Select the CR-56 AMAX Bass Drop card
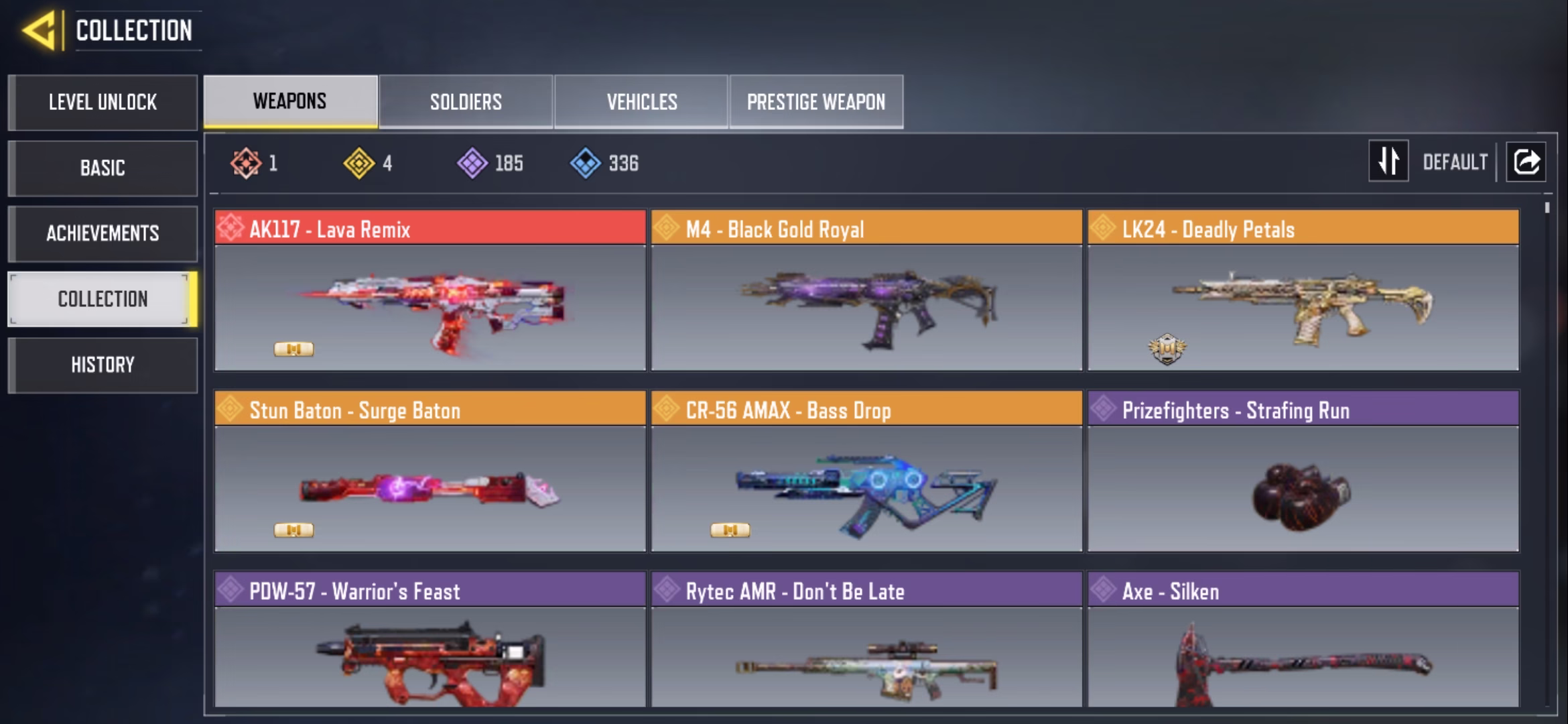 coord(866,472)
